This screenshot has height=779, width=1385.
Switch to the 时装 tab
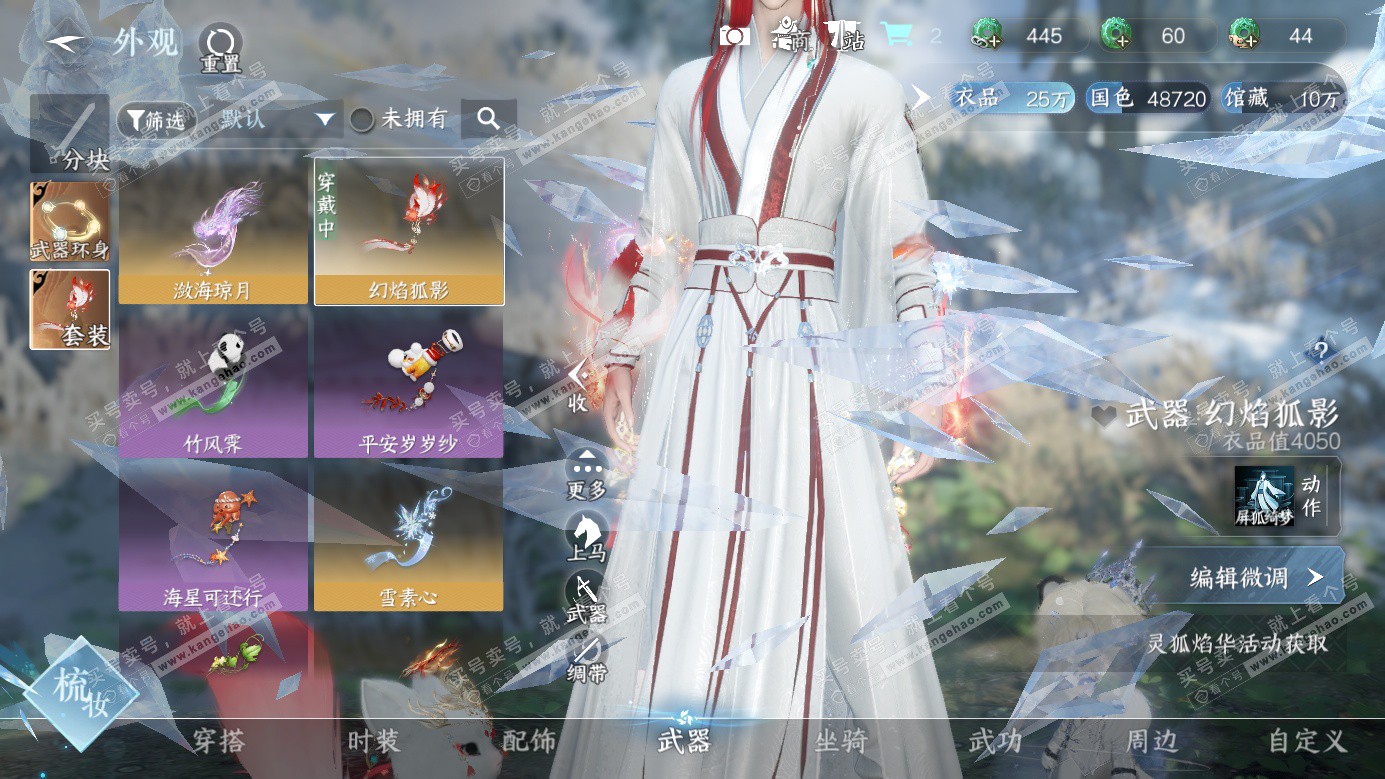tap(374, 741)
